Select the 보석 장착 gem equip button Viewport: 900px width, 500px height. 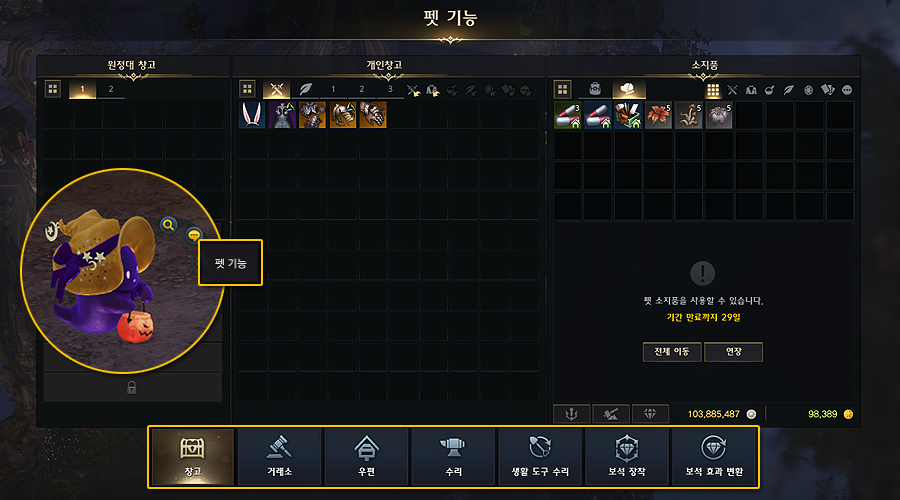627,457
